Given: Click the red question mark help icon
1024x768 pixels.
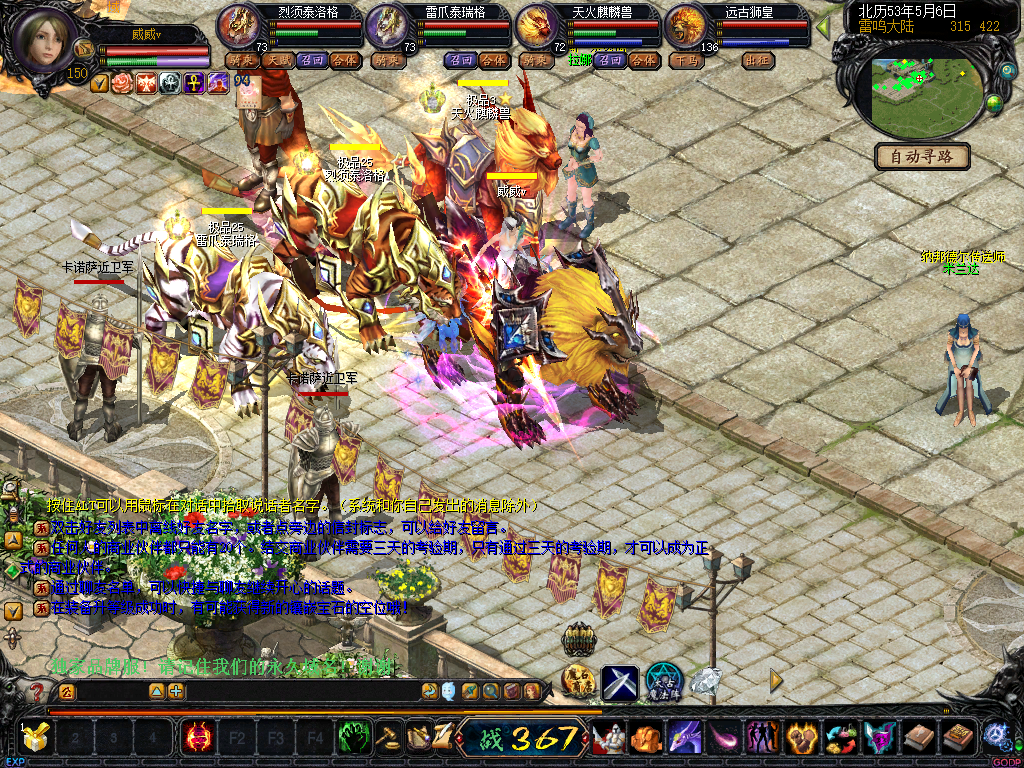Looking at the screenshot, I should [x=36, y=691].
